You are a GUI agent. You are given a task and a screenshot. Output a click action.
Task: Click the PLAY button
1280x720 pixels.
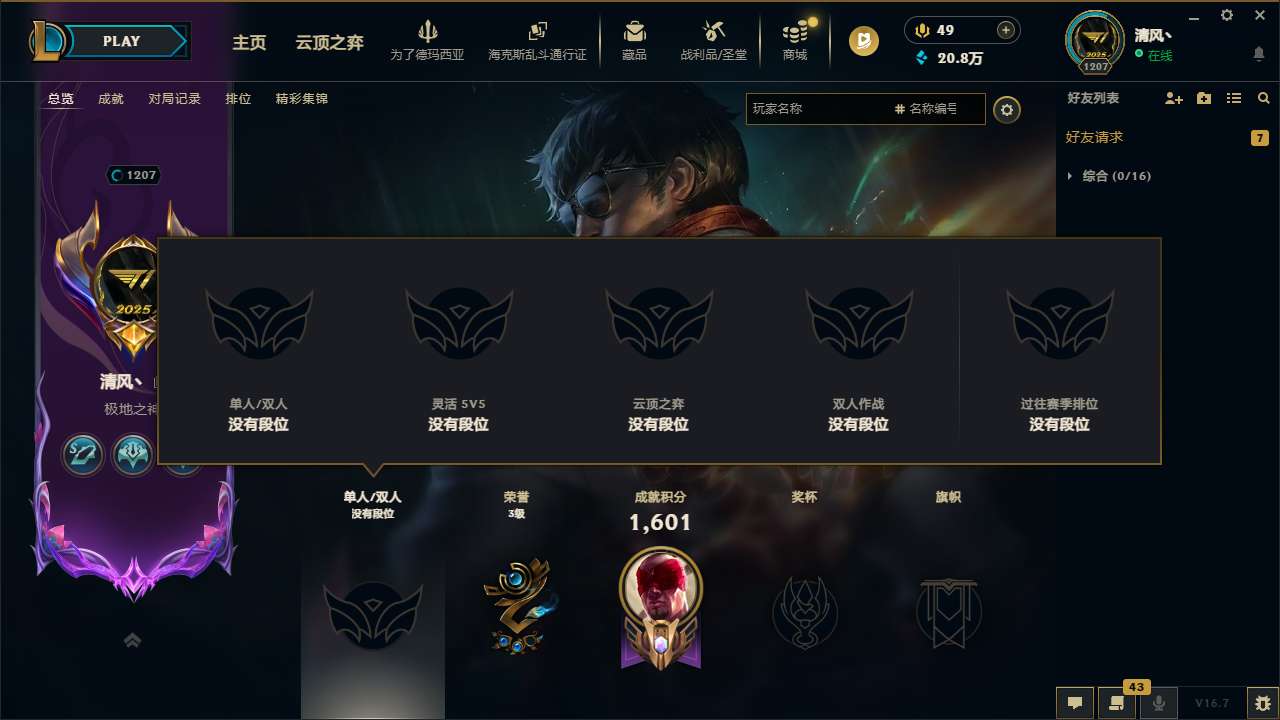click(122, 41)
